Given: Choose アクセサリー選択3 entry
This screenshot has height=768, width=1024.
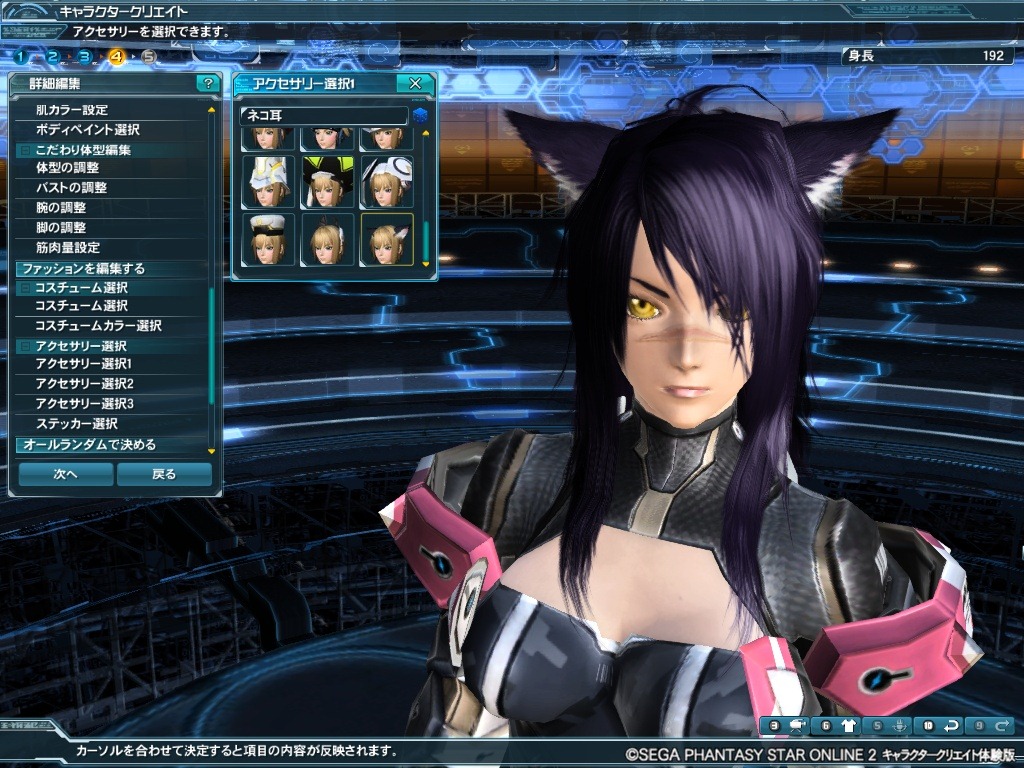Looking at the screenshot, I should (x=84, y=403).
